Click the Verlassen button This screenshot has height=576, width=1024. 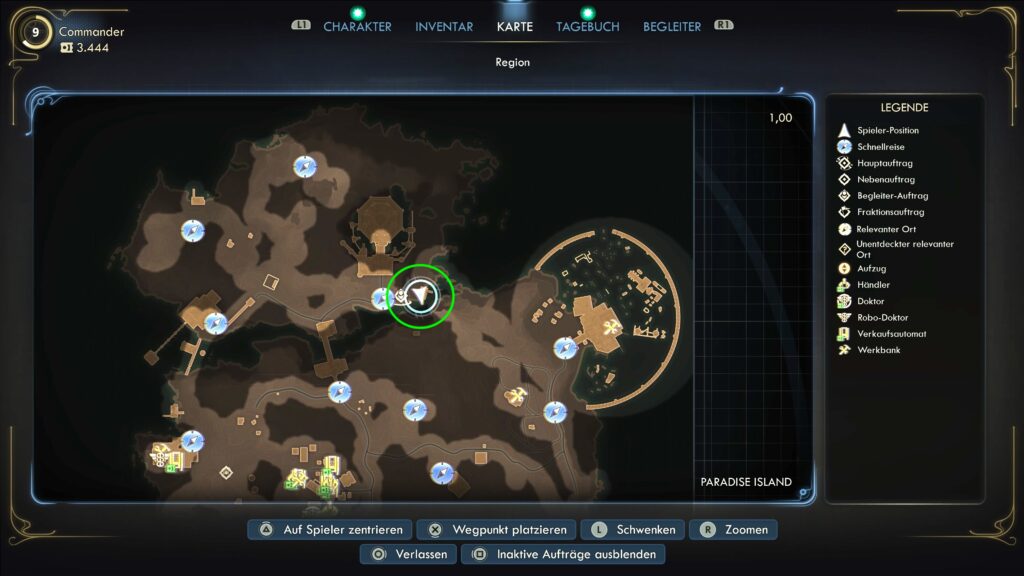click(409, 554)
